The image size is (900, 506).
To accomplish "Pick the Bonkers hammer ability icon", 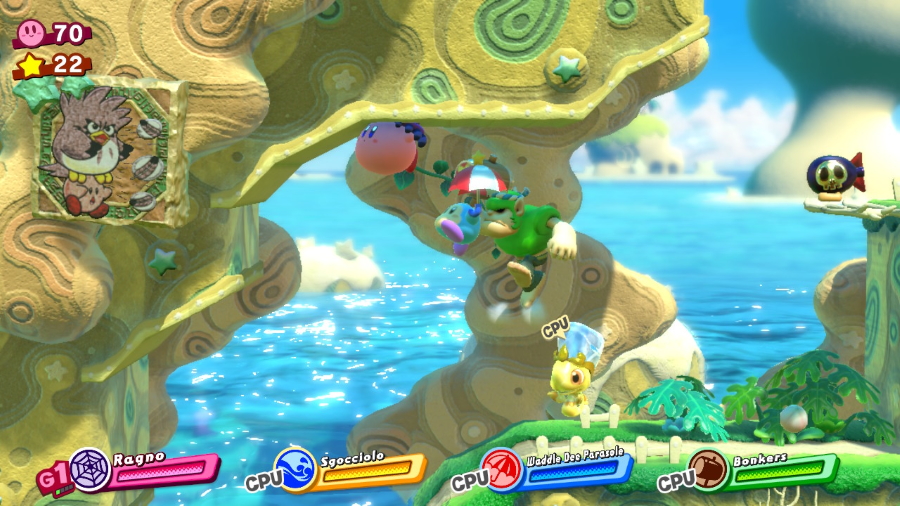I will click(709, 468).
